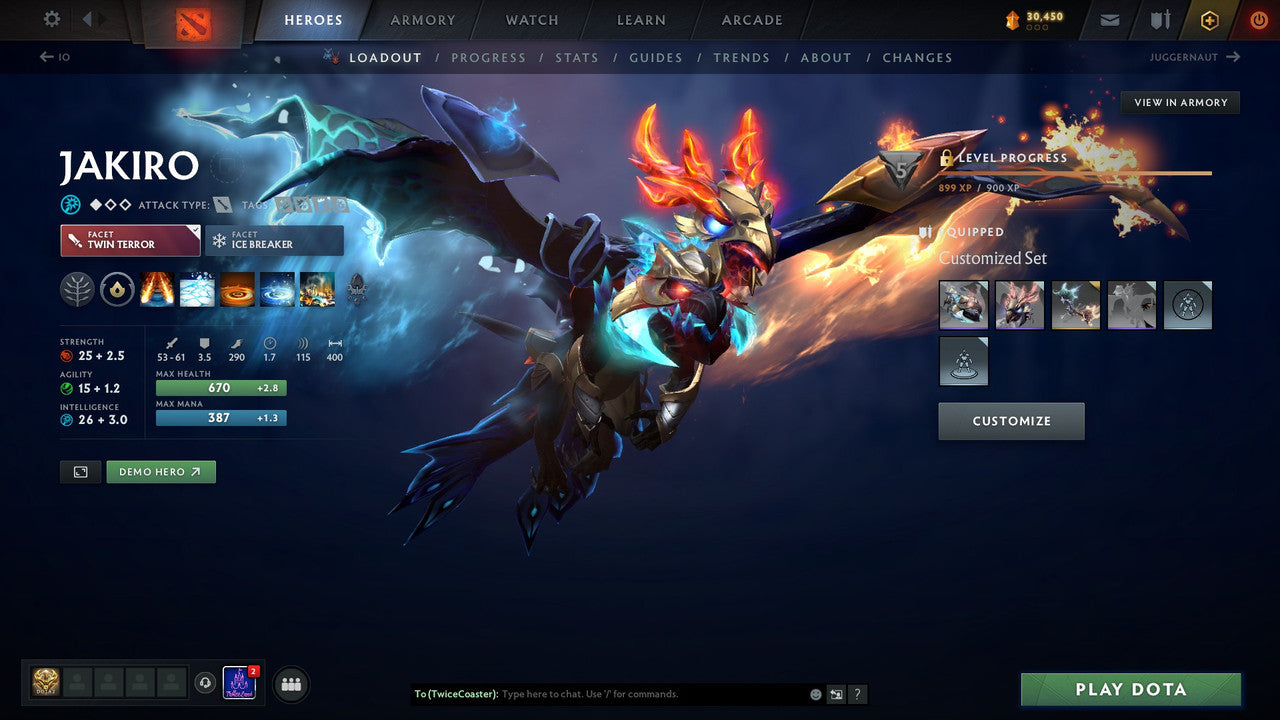1280x720 pixels.
Task: Open the Ice Path ability details
Action: [x=197, y=290]
